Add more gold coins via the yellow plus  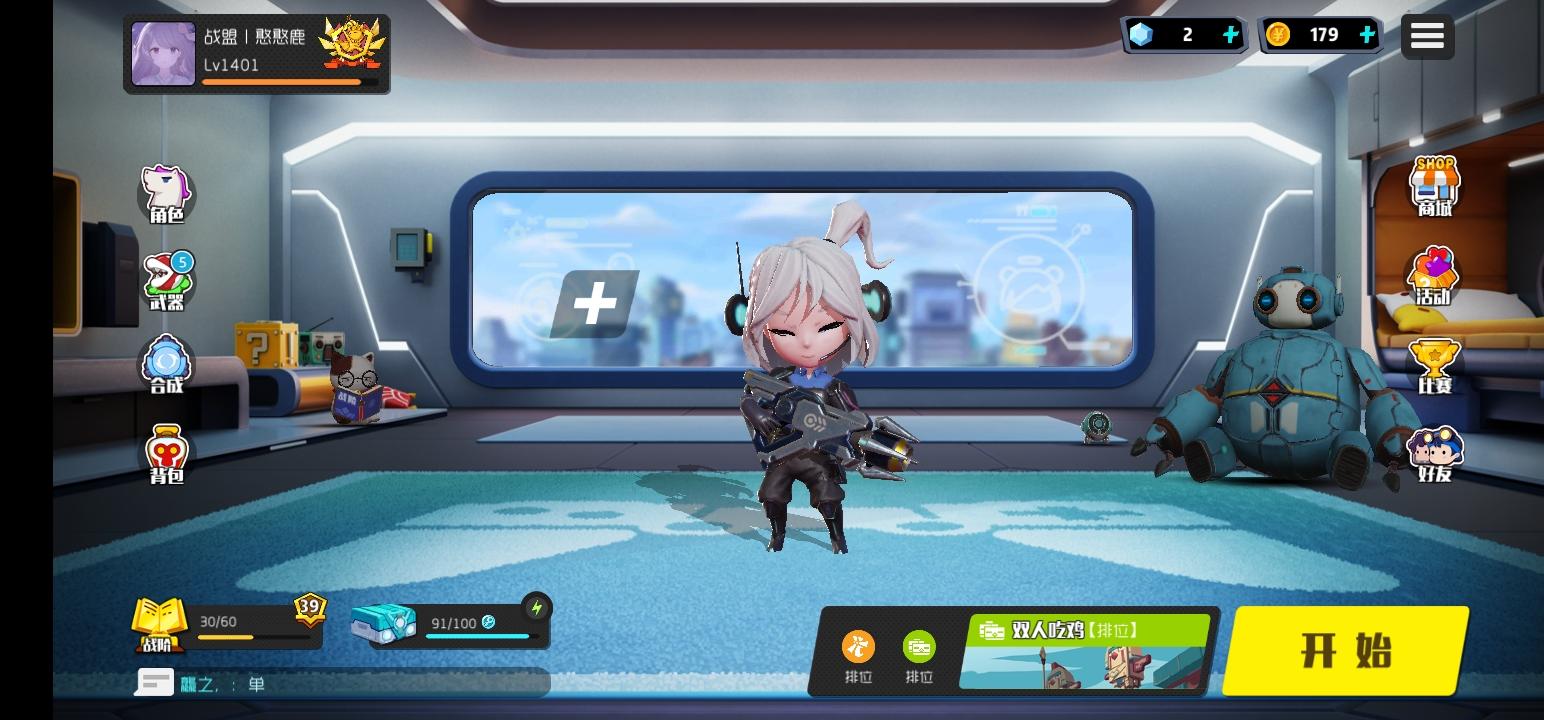point(1367,34)
